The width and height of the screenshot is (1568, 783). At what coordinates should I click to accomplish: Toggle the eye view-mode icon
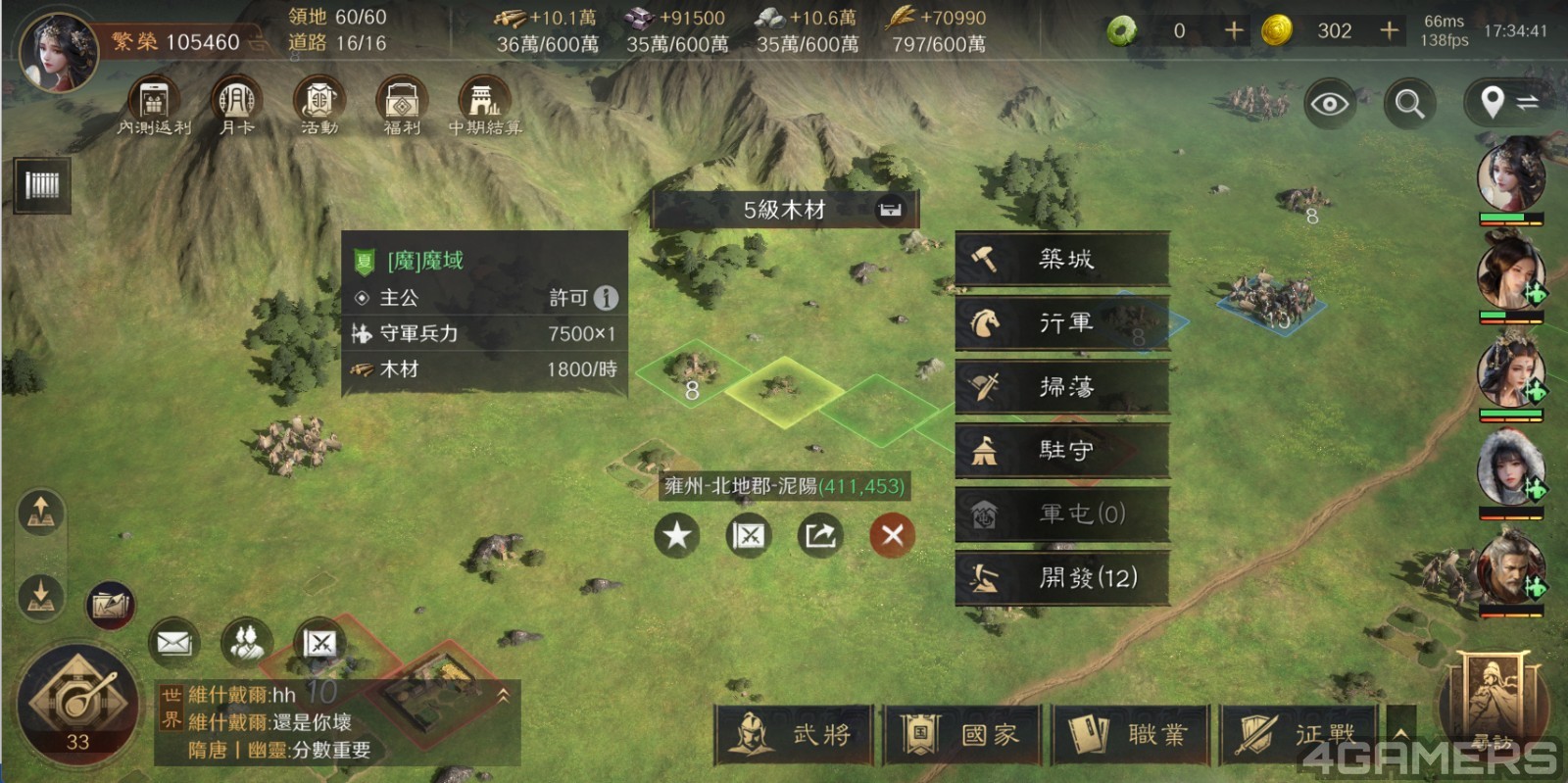coord(1328,101)
